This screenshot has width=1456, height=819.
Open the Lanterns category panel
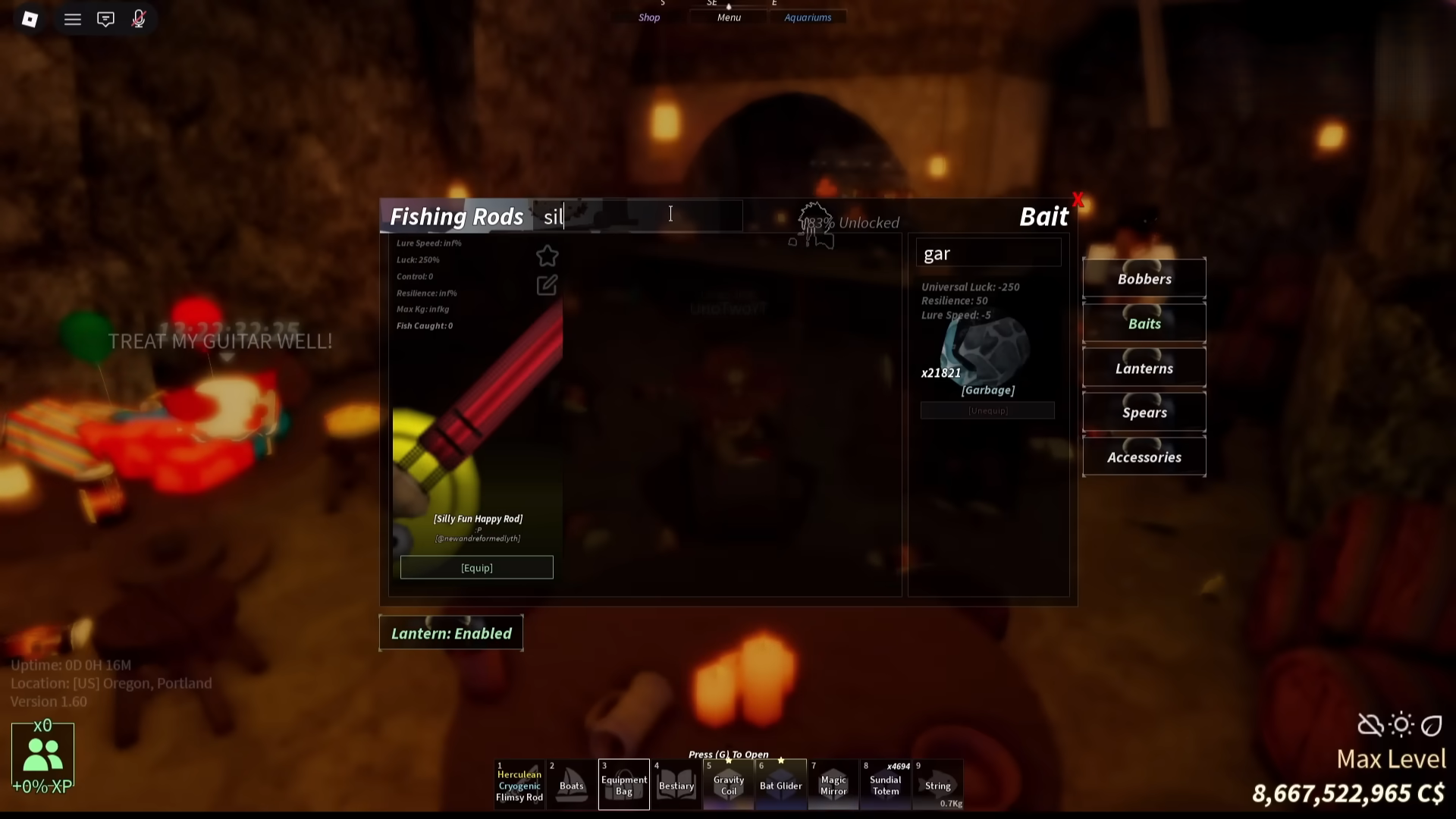1144,368
